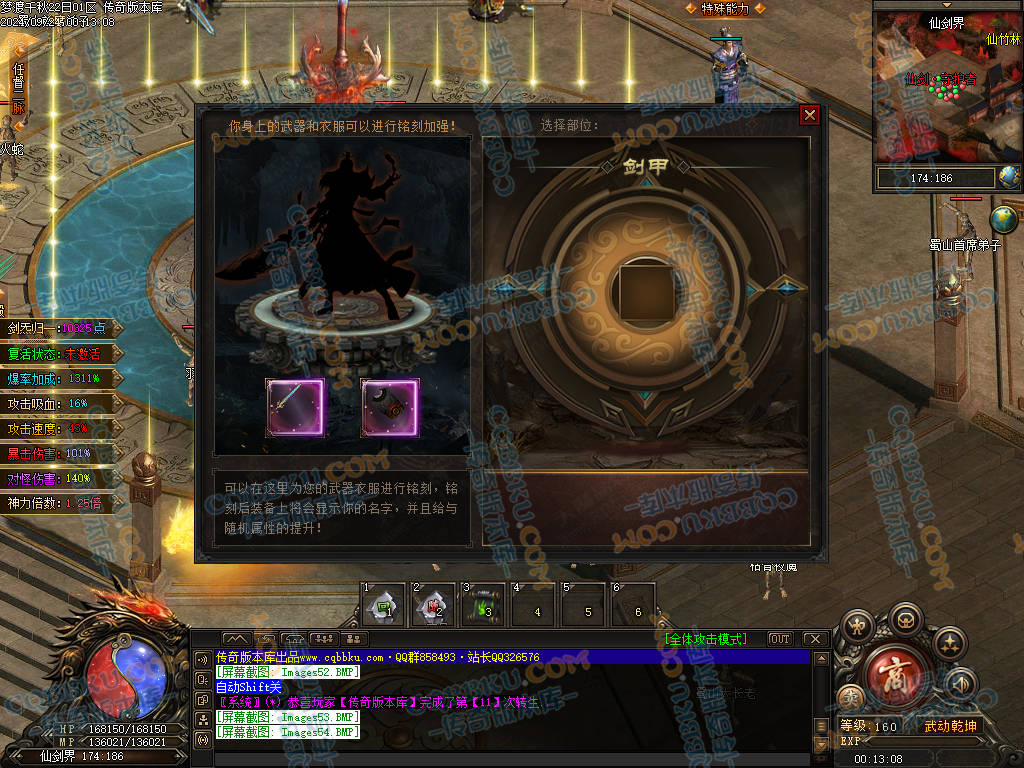Switch to the next part with right arrow

[x=787, y=289]
